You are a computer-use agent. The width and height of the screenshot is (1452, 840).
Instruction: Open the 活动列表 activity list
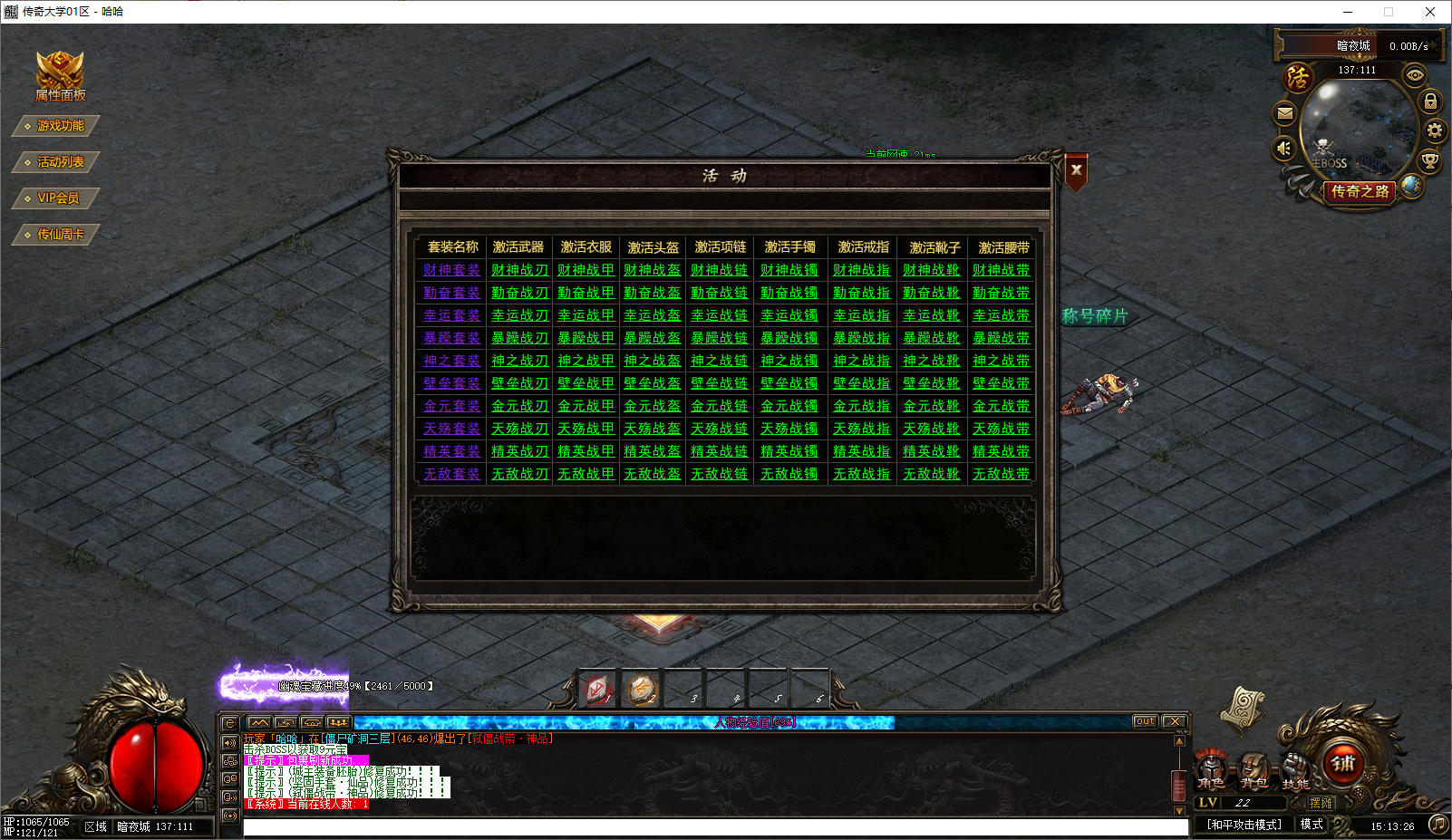58,162
